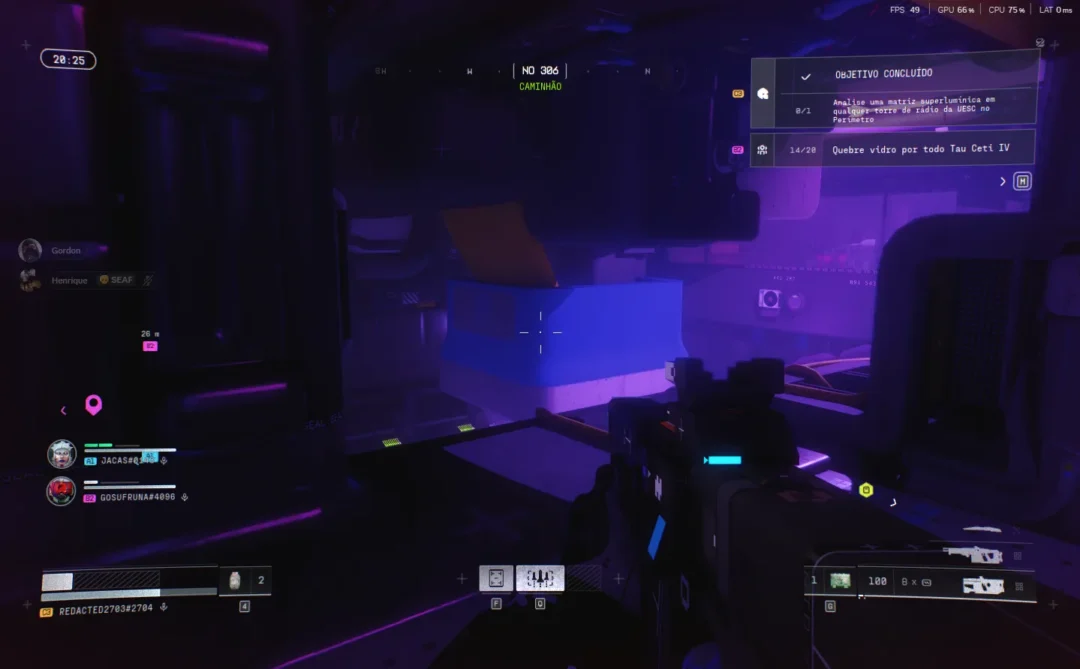Click the Henrique SEAF voice chat entry

click(x=85, y=280)
